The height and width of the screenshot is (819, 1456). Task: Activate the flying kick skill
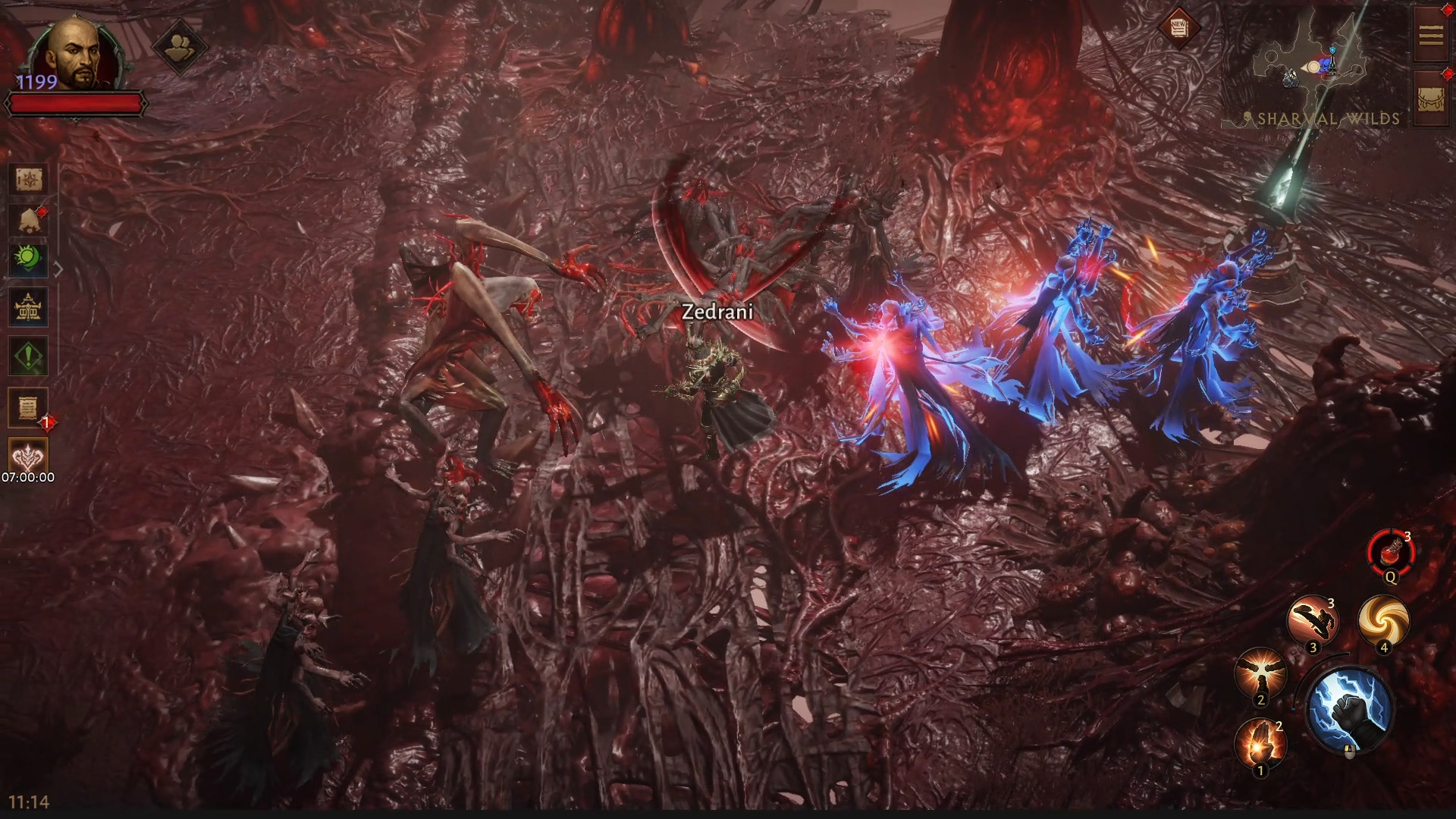pos(1313,621)
